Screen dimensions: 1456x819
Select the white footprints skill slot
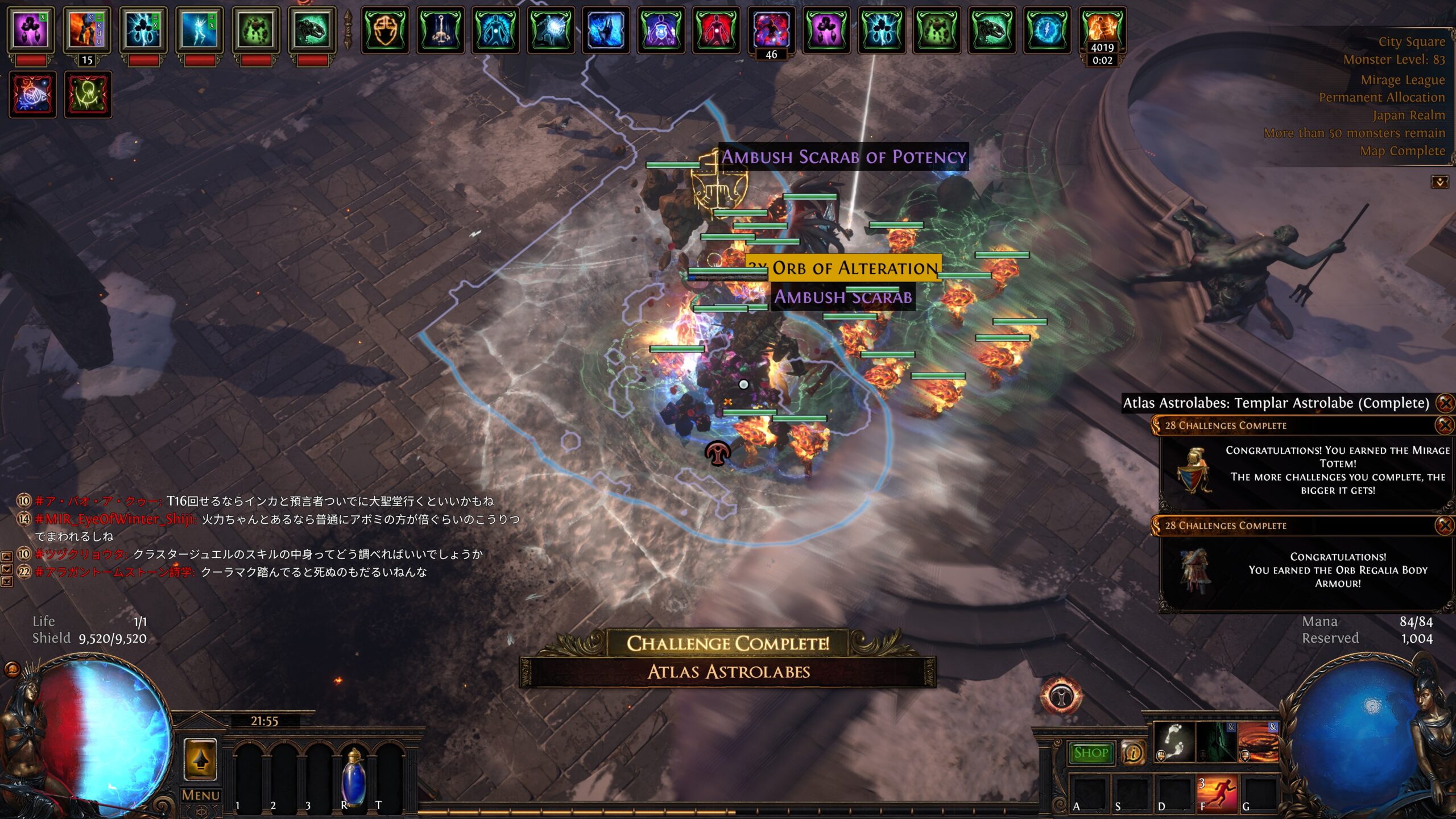[x=1174, y=742]
